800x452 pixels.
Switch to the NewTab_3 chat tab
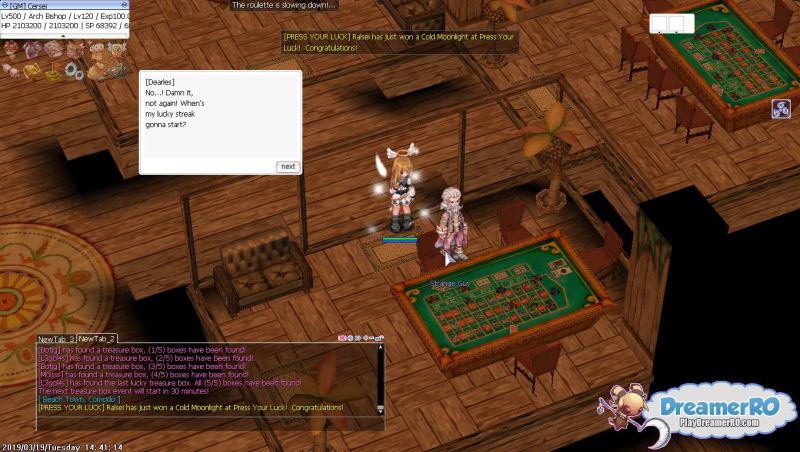point(56,339)
